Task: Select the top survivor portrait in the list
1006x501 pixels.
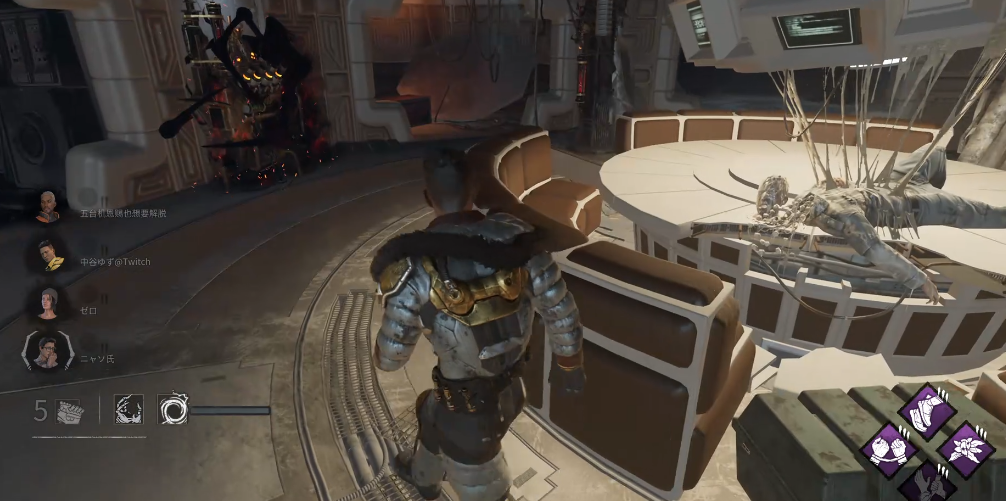Action: click(48, 207)
